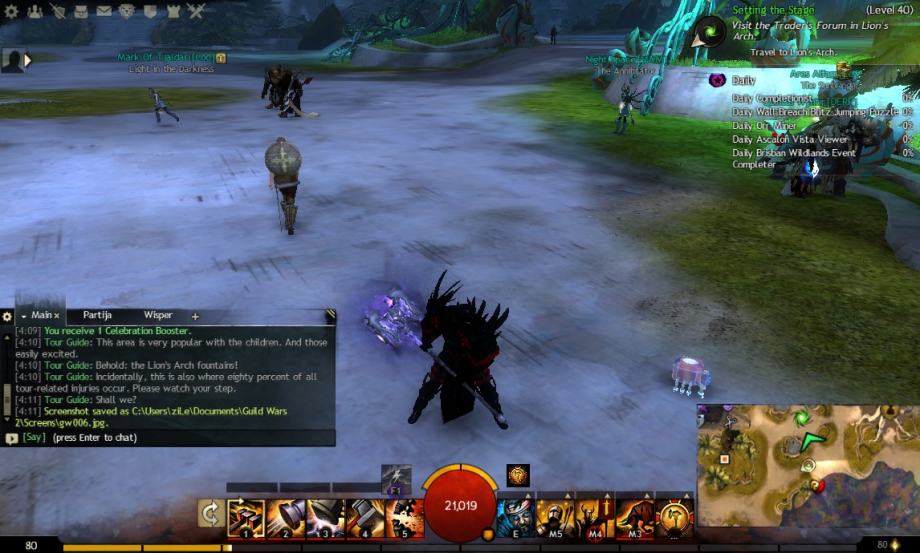Open the hero panel helmet icon
The width and height of the screenshot is (920, 553).
[58, 11]
